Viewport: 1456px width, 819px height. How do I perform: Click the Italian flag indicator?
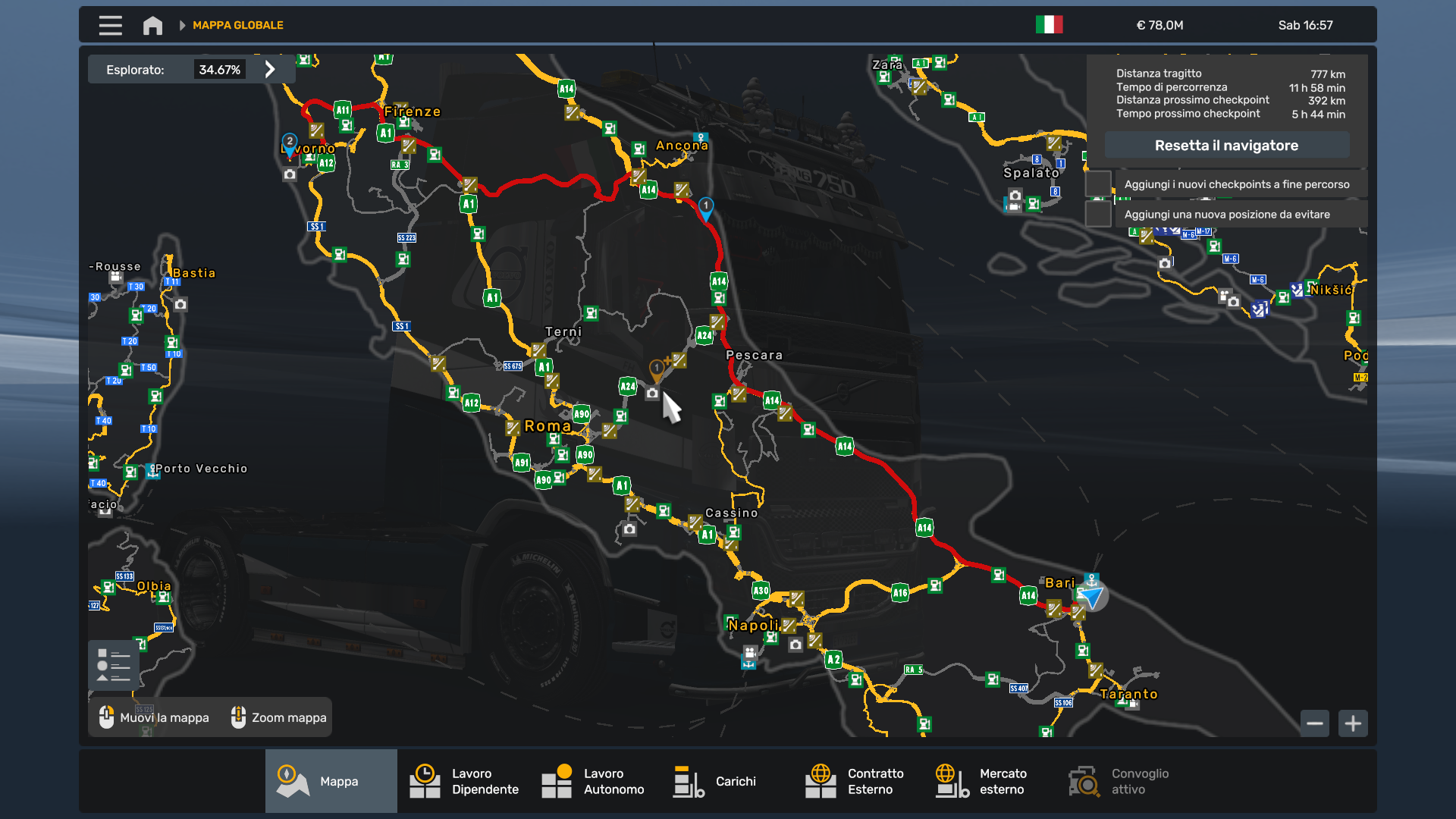pyautogui.click(x=1050, y=24)
